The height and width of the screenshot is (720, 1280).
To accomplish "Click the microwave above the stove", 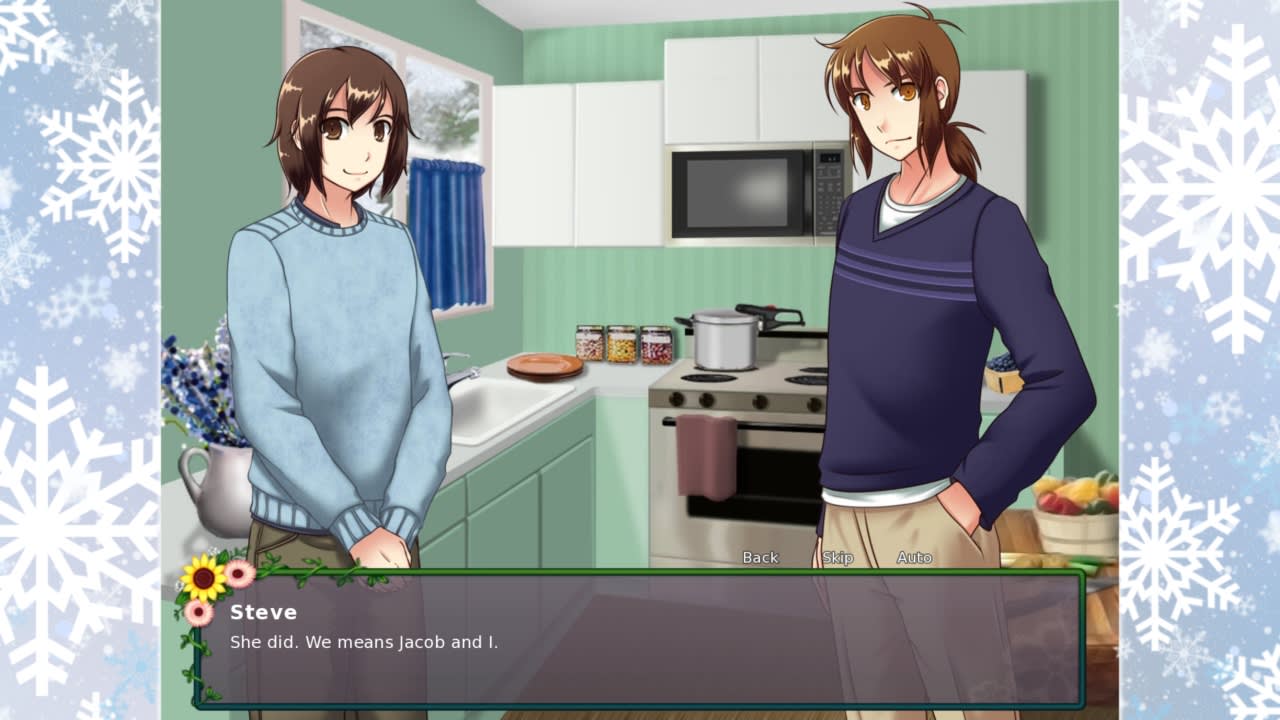I will tap(745, 190).
